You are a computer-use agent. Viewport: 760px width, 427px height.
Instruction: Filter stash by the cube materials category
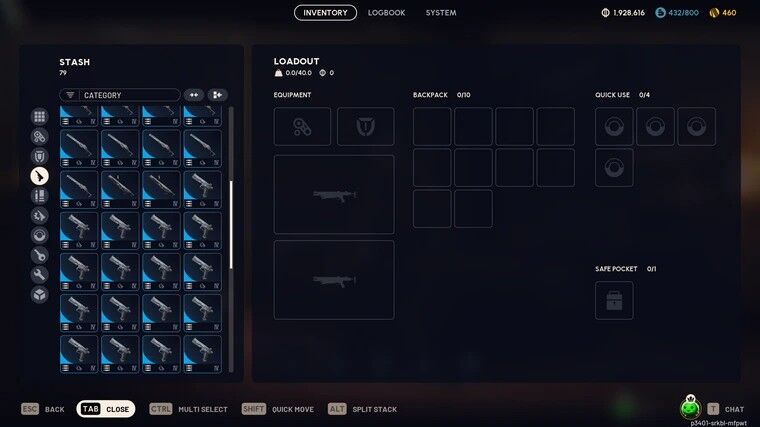(x=39, y=294)
